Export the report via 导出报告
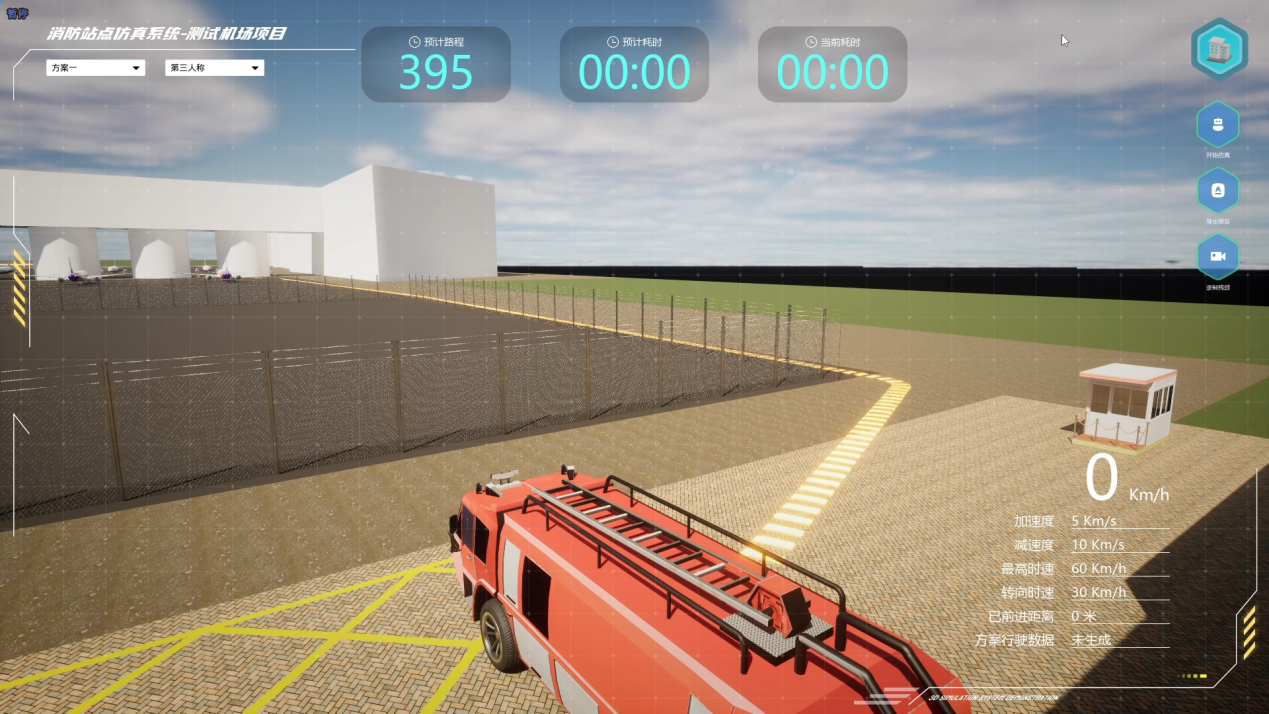This screenshot has width=1269, height=714. tap(1218, 190)
